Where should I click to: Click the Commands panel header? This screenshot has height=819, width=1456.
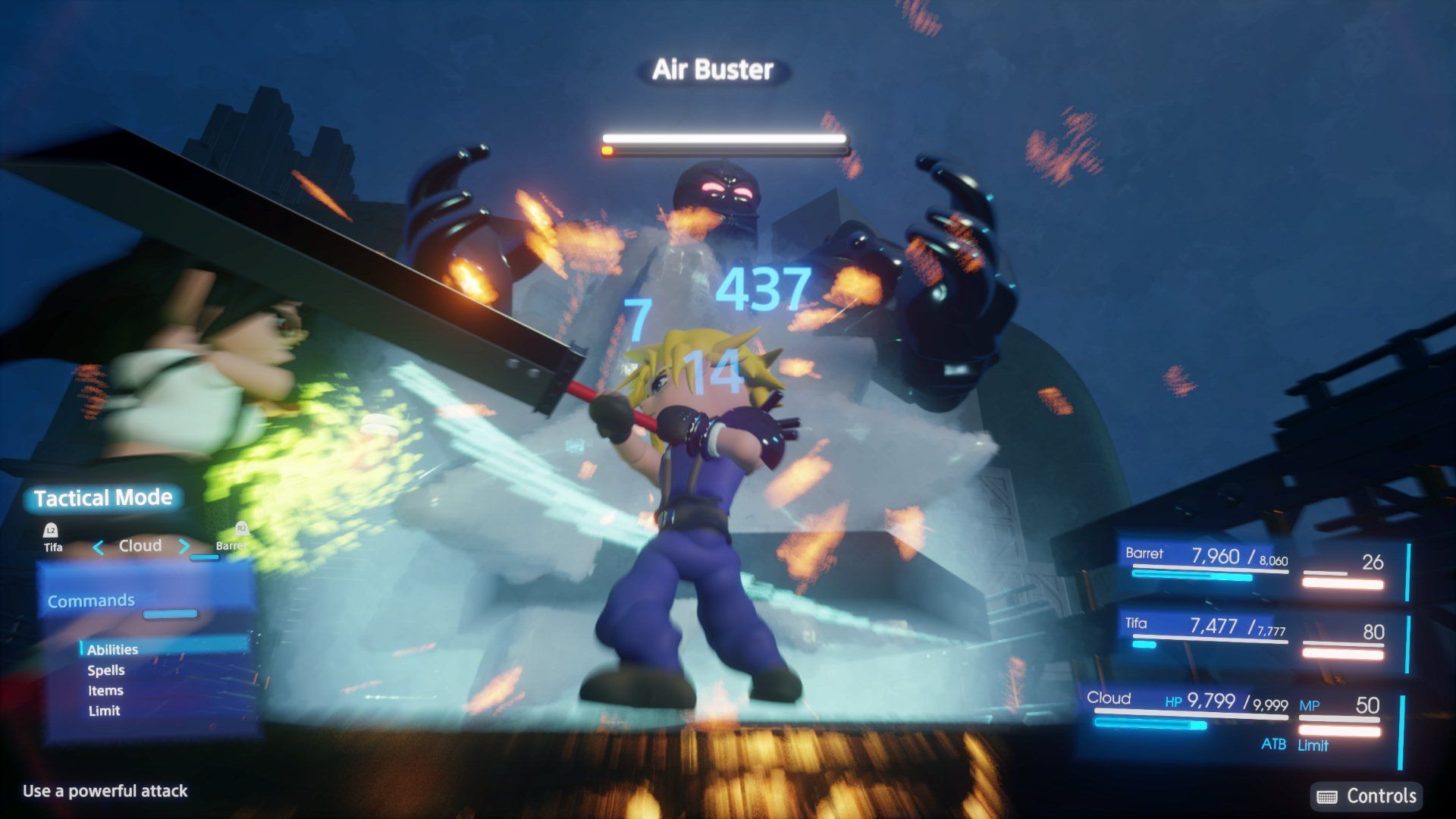pos(90,600)
